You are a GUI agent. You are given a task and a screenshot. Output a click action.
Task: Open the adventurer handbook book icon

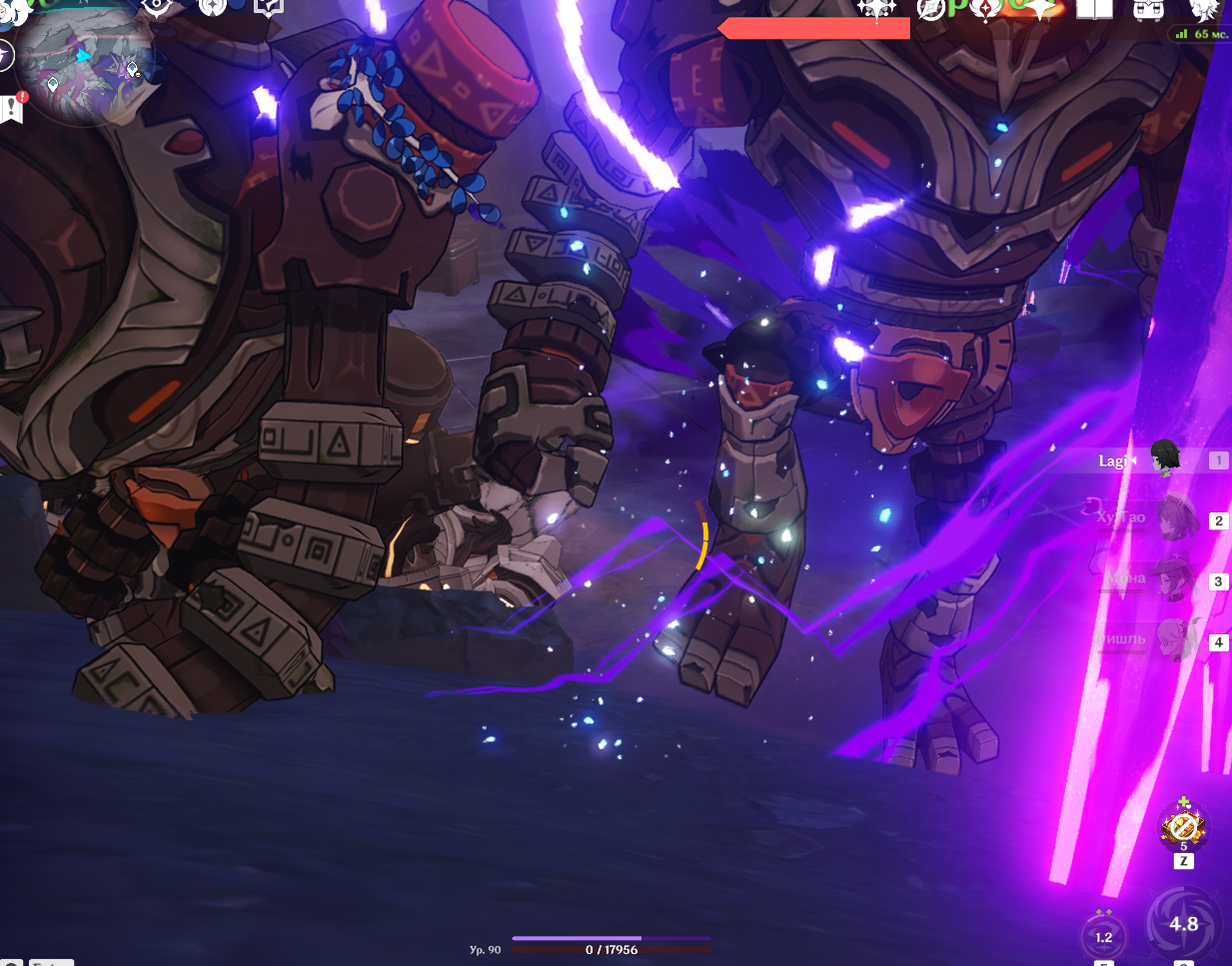point(1094,9)
